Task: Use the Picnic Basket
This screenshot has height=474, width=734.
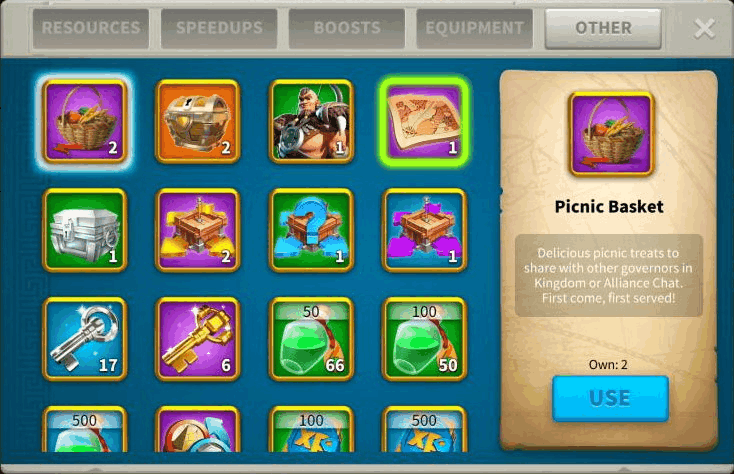Action: point(610,397)
